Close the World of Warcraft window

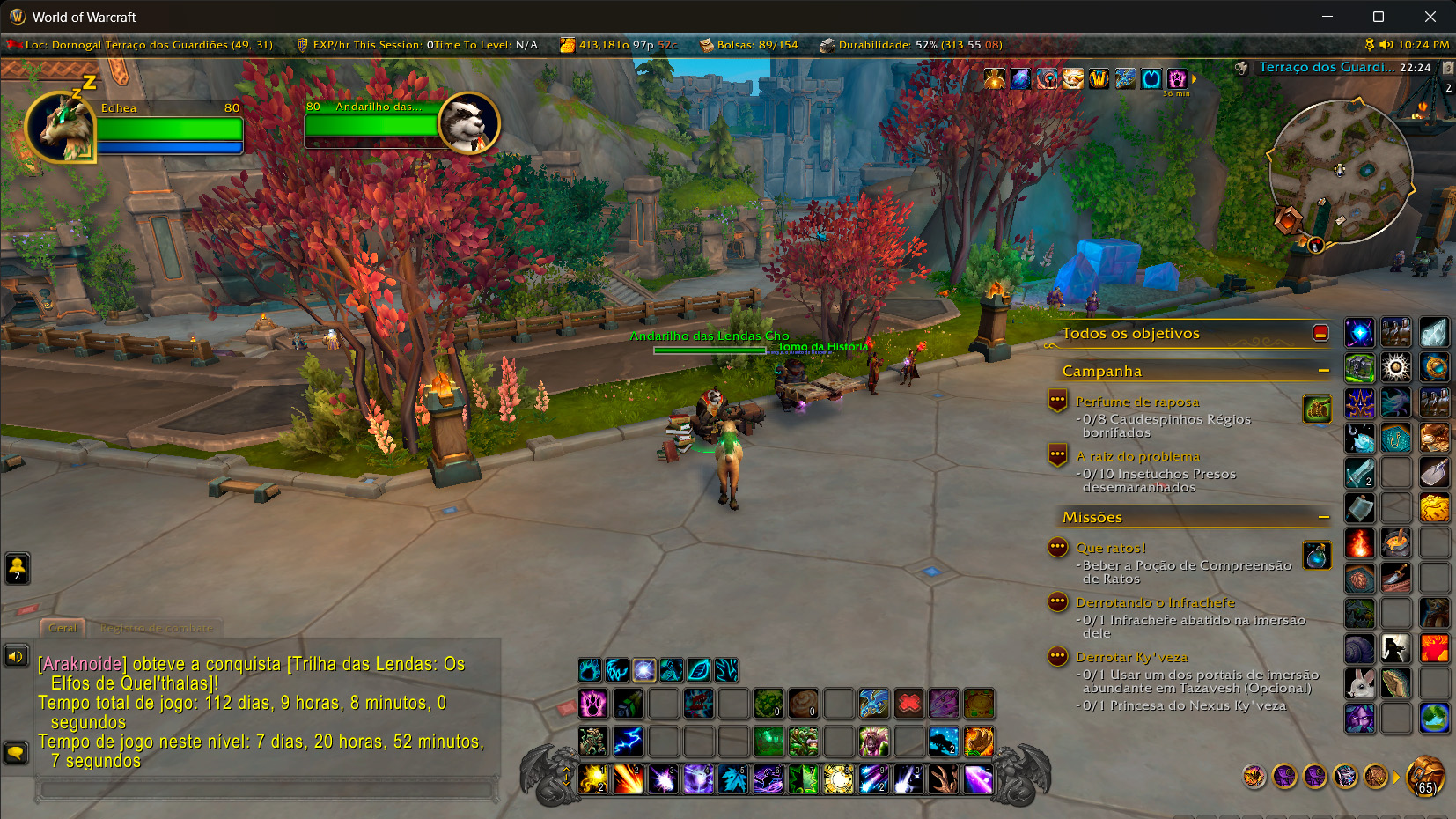point(1430,17)
